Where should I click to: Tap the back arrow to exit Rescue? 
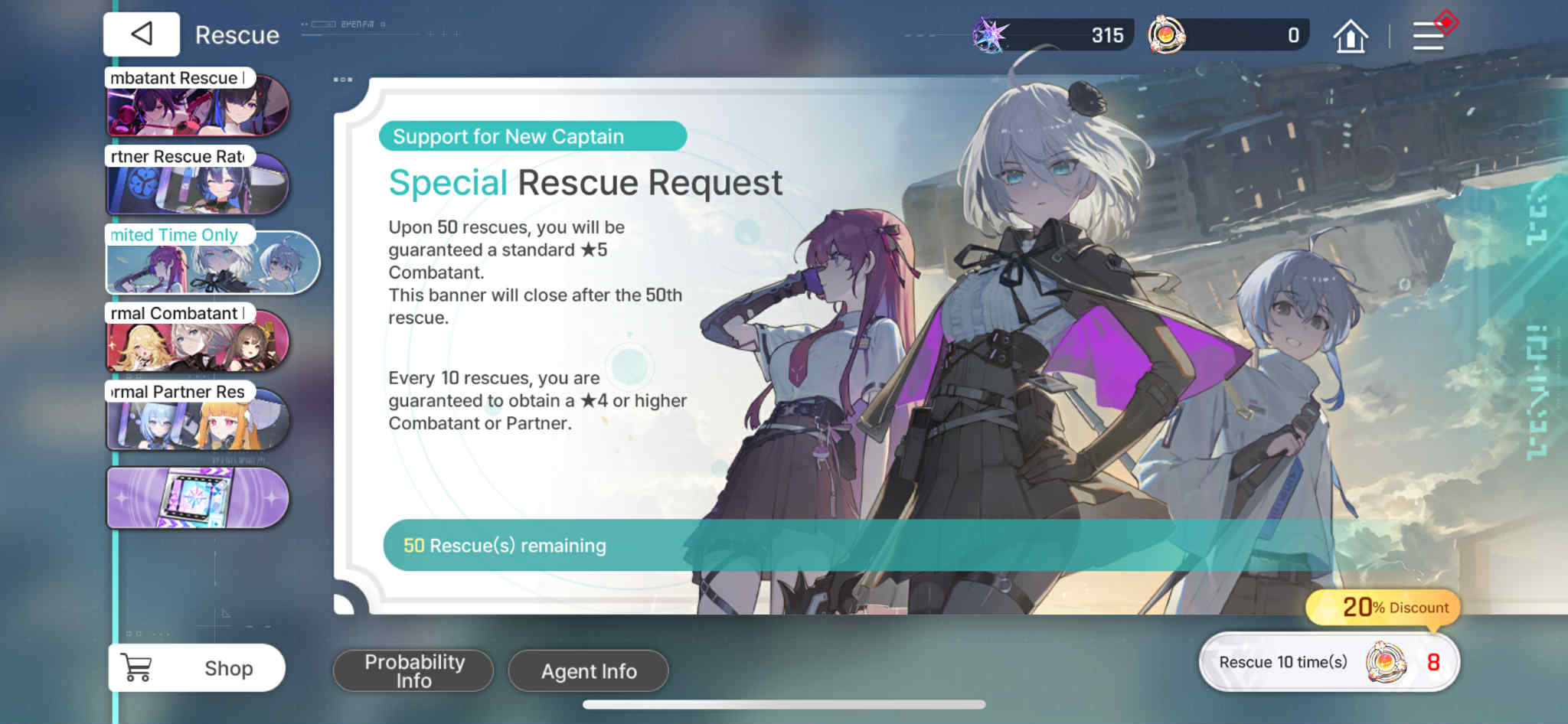(x=141, y=34)
